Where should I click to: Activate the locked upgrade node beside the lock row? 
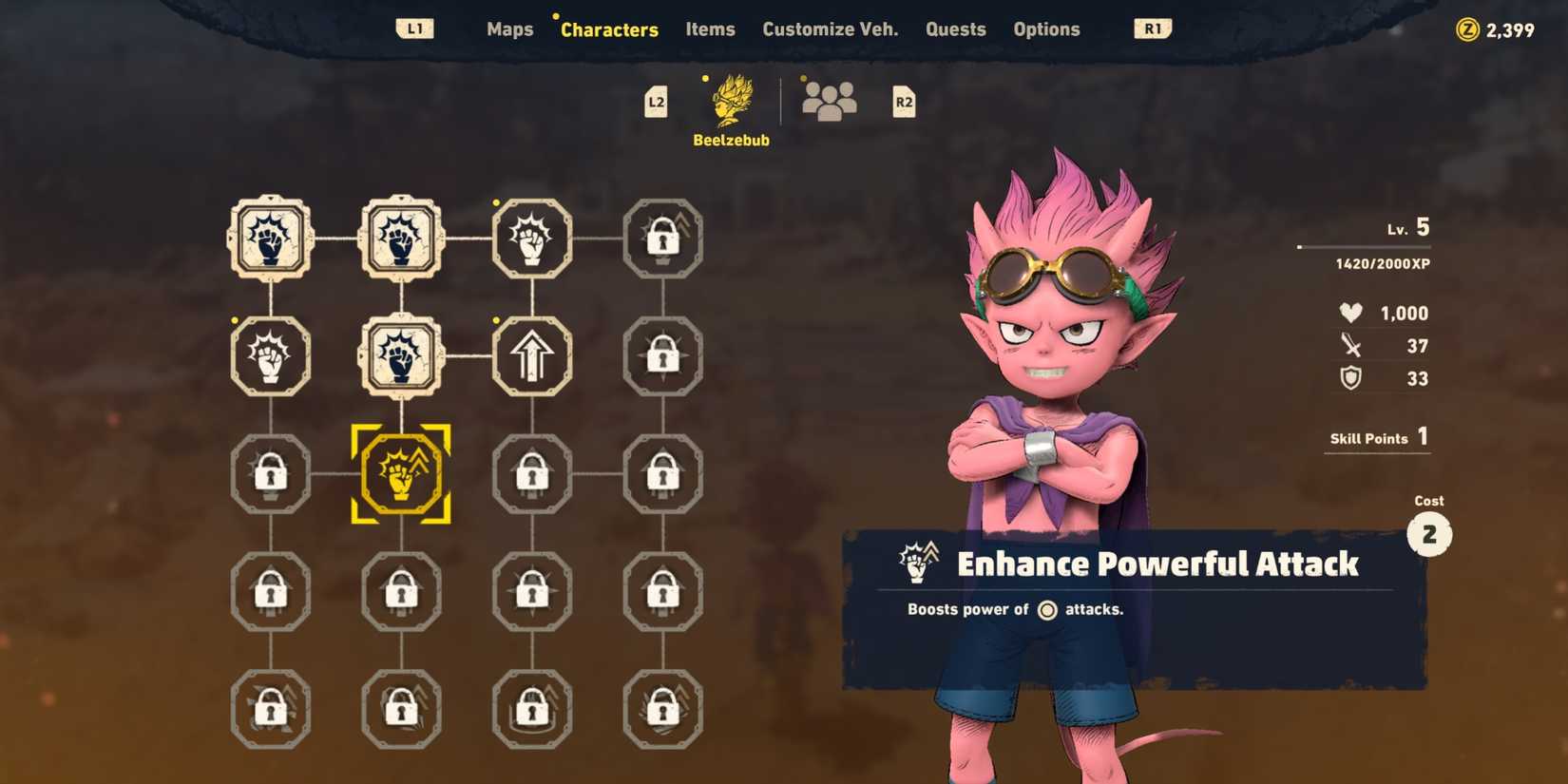(662, 239)
